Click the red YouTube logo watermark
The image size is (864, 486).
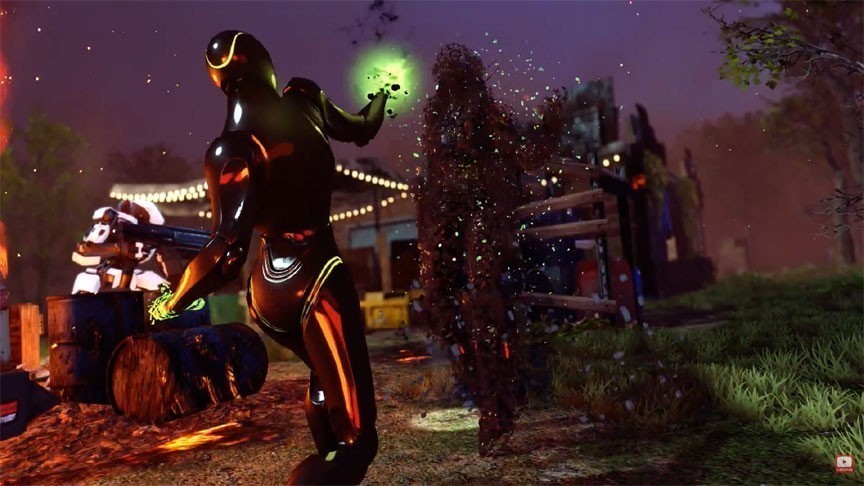click(845, 464)
